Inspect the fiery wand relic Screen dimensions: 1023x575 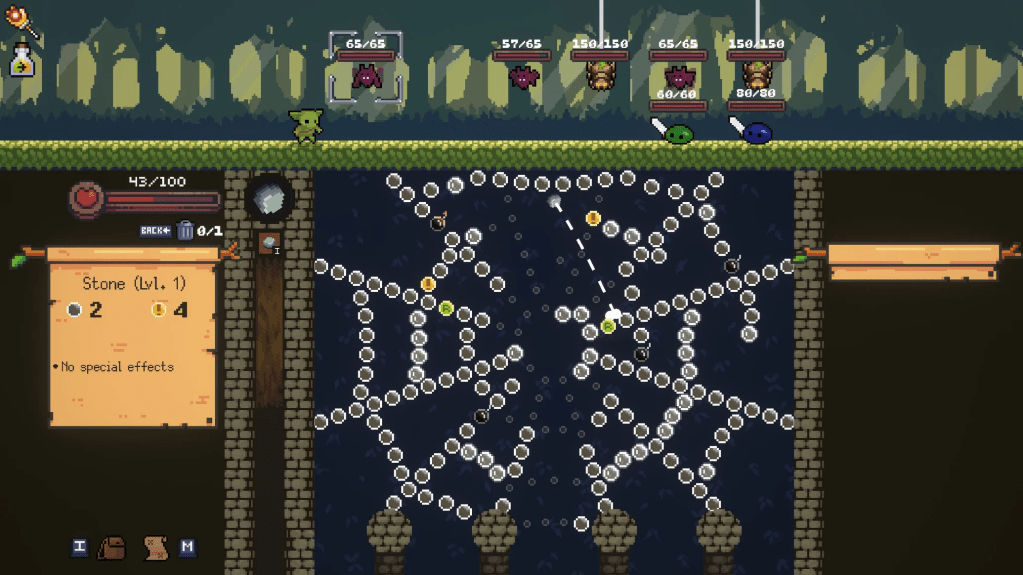tap(22, 22)
